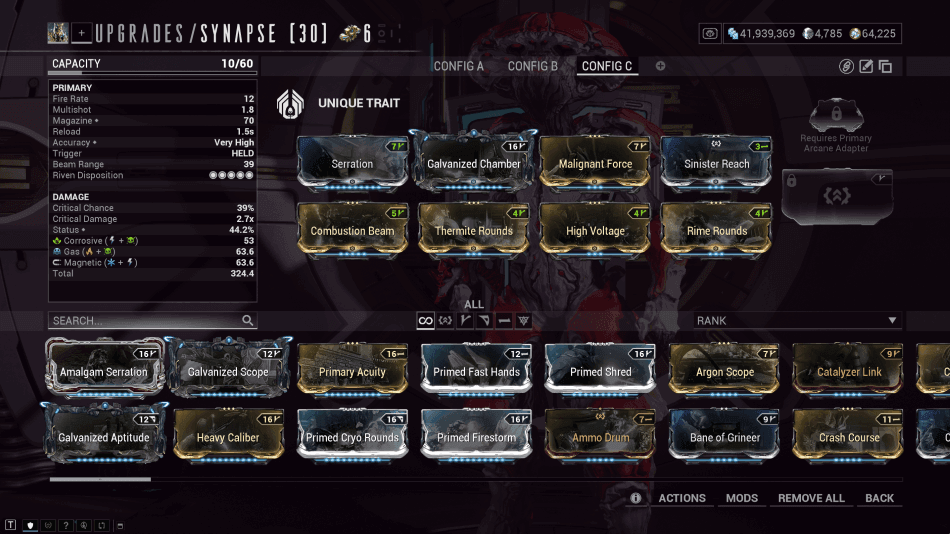
Task: Click the Galvanized Chamber mod slot
Action: 474,162
